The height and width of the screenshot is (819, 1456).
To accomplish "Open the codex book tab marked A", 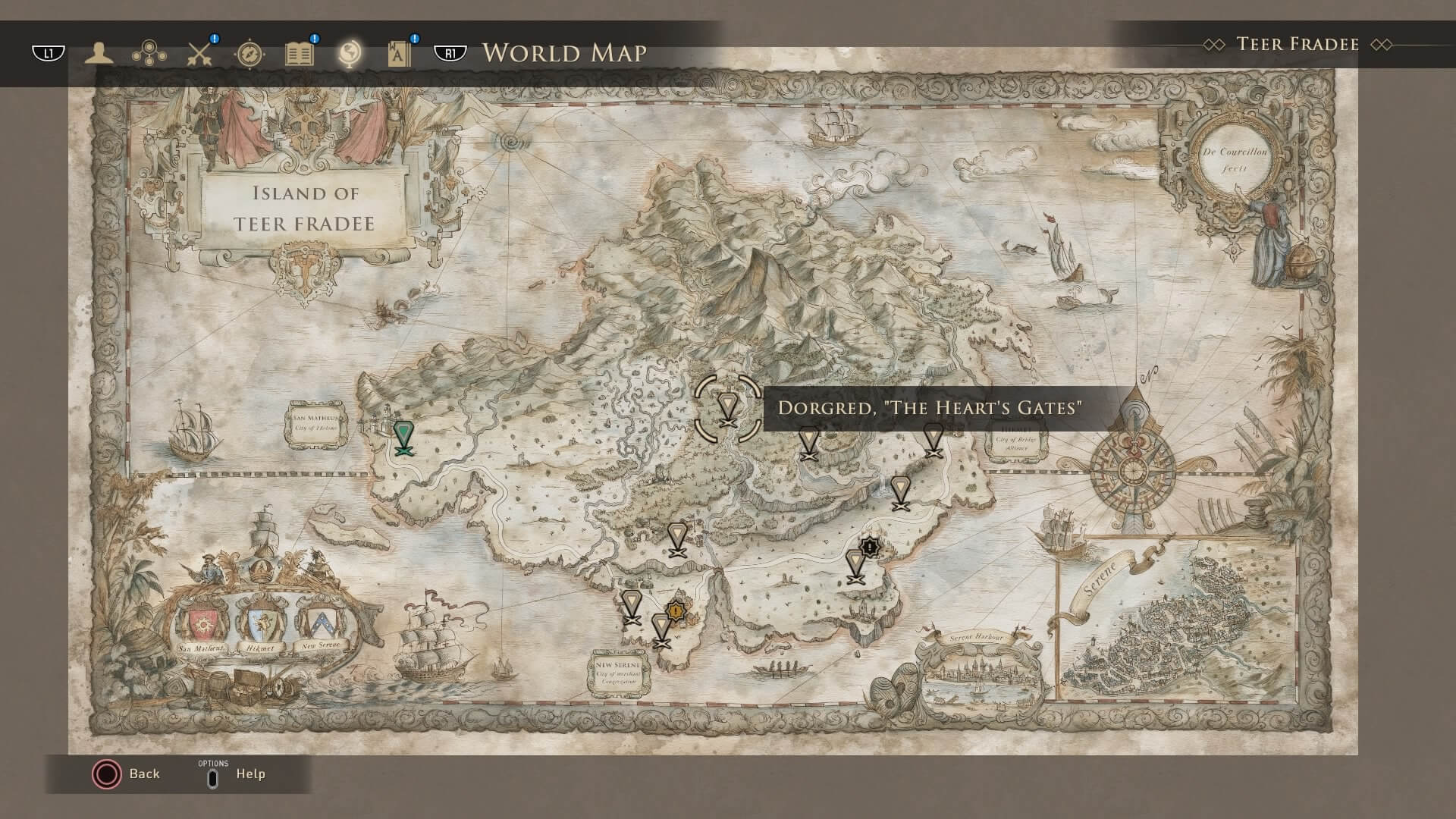I will pos(399,54).
